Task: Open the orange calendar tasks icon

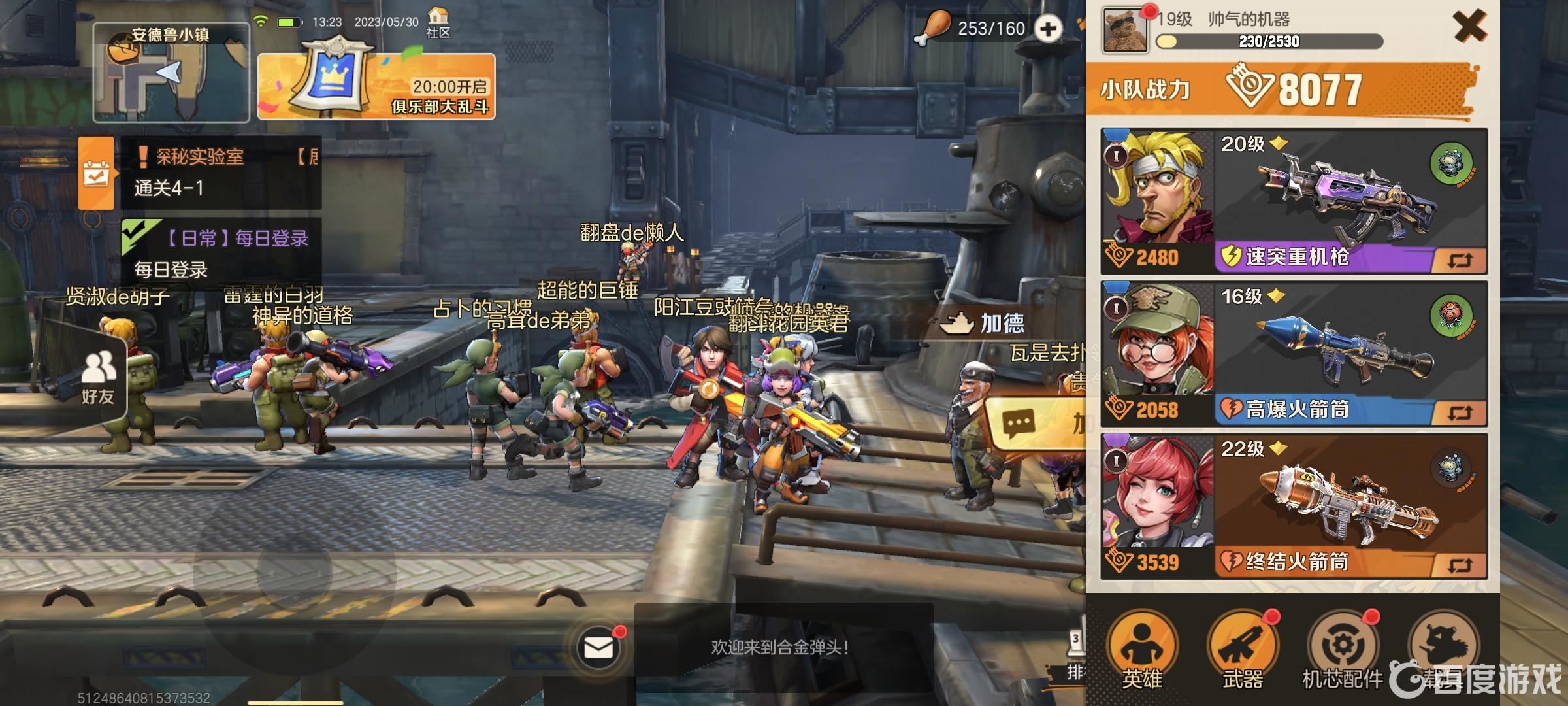Action: point(95,173)
